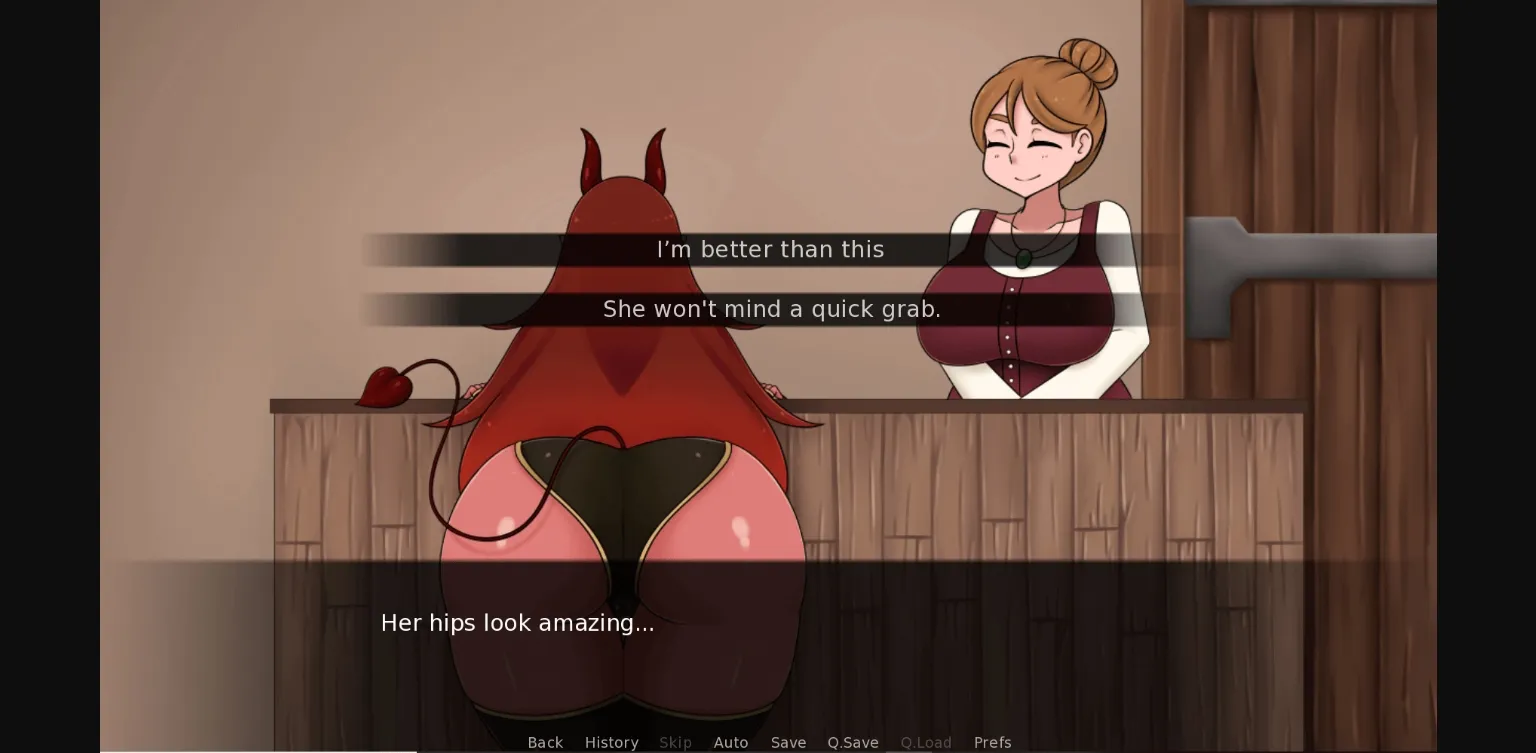Perform a Q.Save quick save
This screenshot has width=1536, height=753.
tap(852, 742)
